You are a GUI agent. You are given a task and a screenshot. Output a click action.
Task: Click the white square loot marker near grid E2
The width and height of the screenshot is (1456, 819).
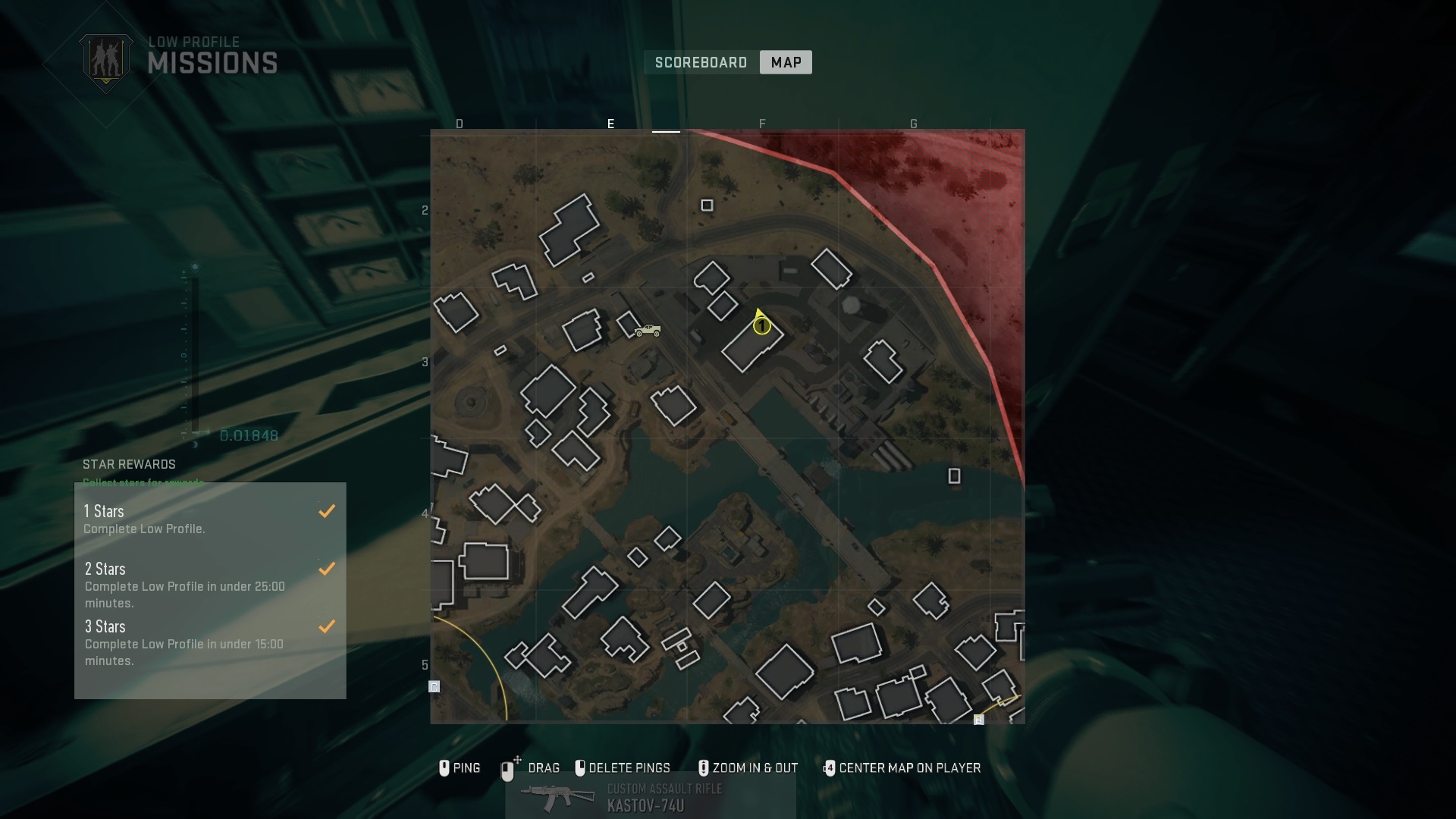707,206
